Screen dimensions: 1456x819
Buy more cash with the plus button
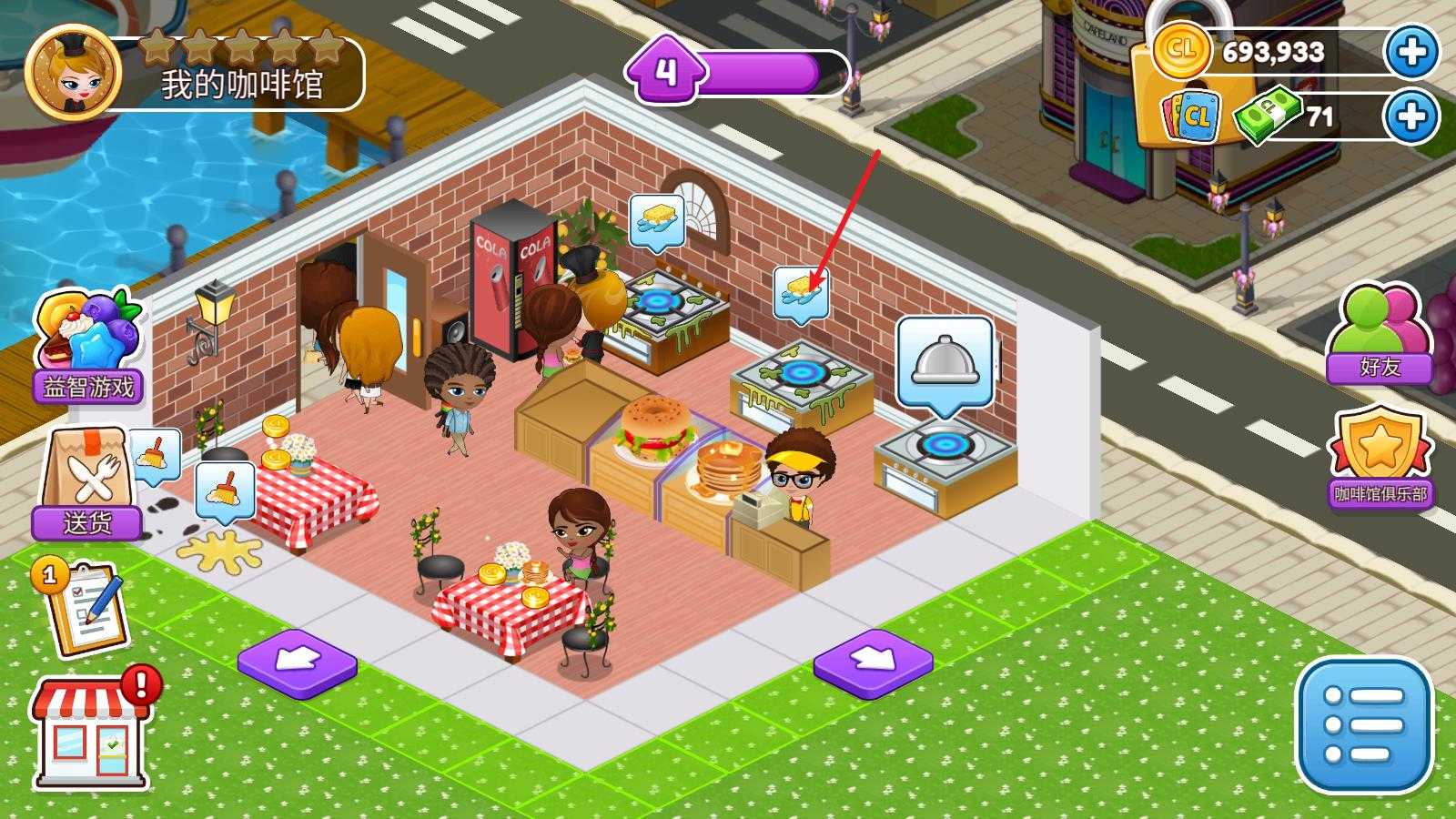click(1411, 116)
